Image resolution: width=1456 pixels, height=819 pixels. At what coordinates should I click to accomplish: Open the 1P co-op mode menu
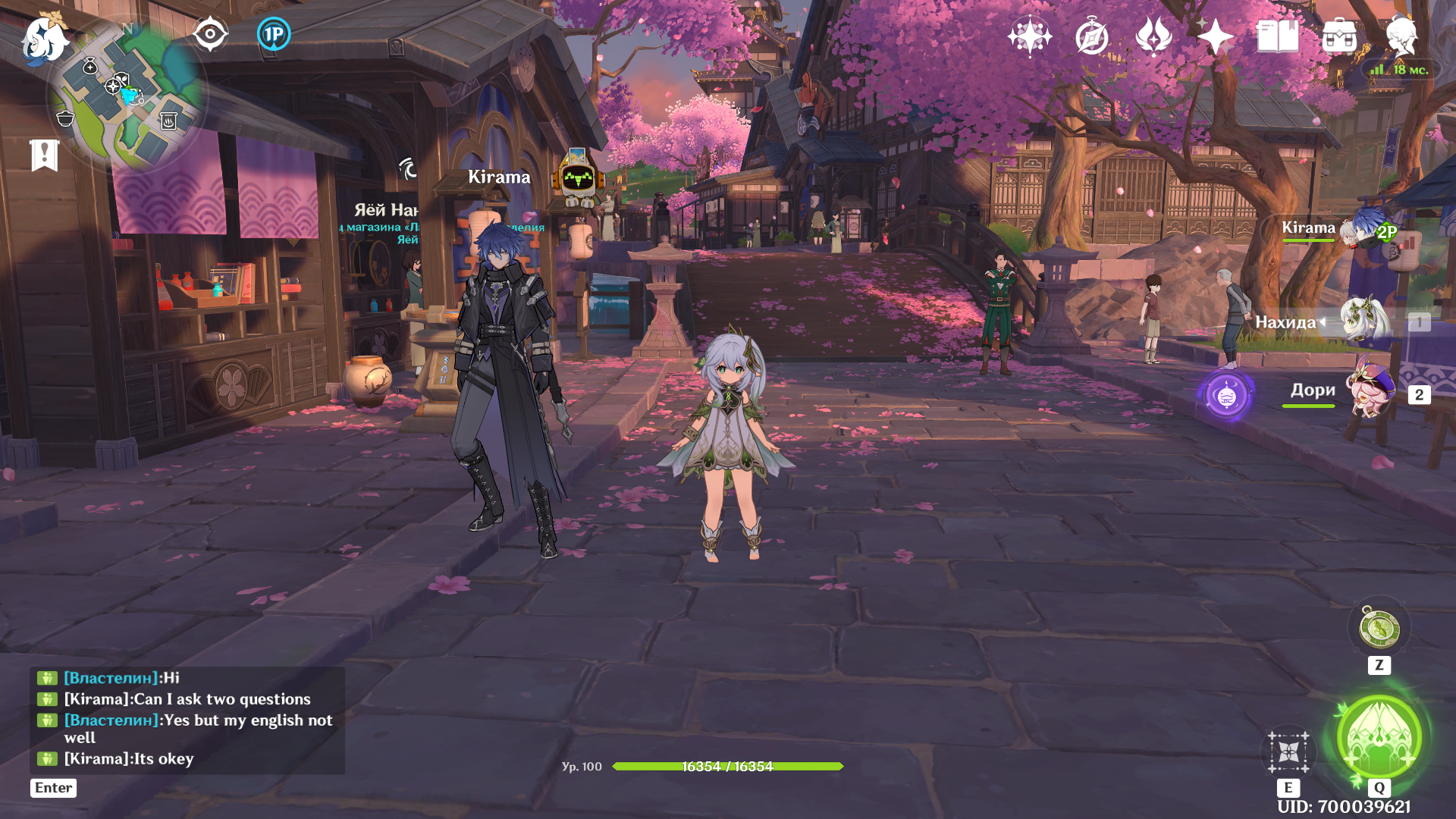pyautogui.click(x=274, y=34)
